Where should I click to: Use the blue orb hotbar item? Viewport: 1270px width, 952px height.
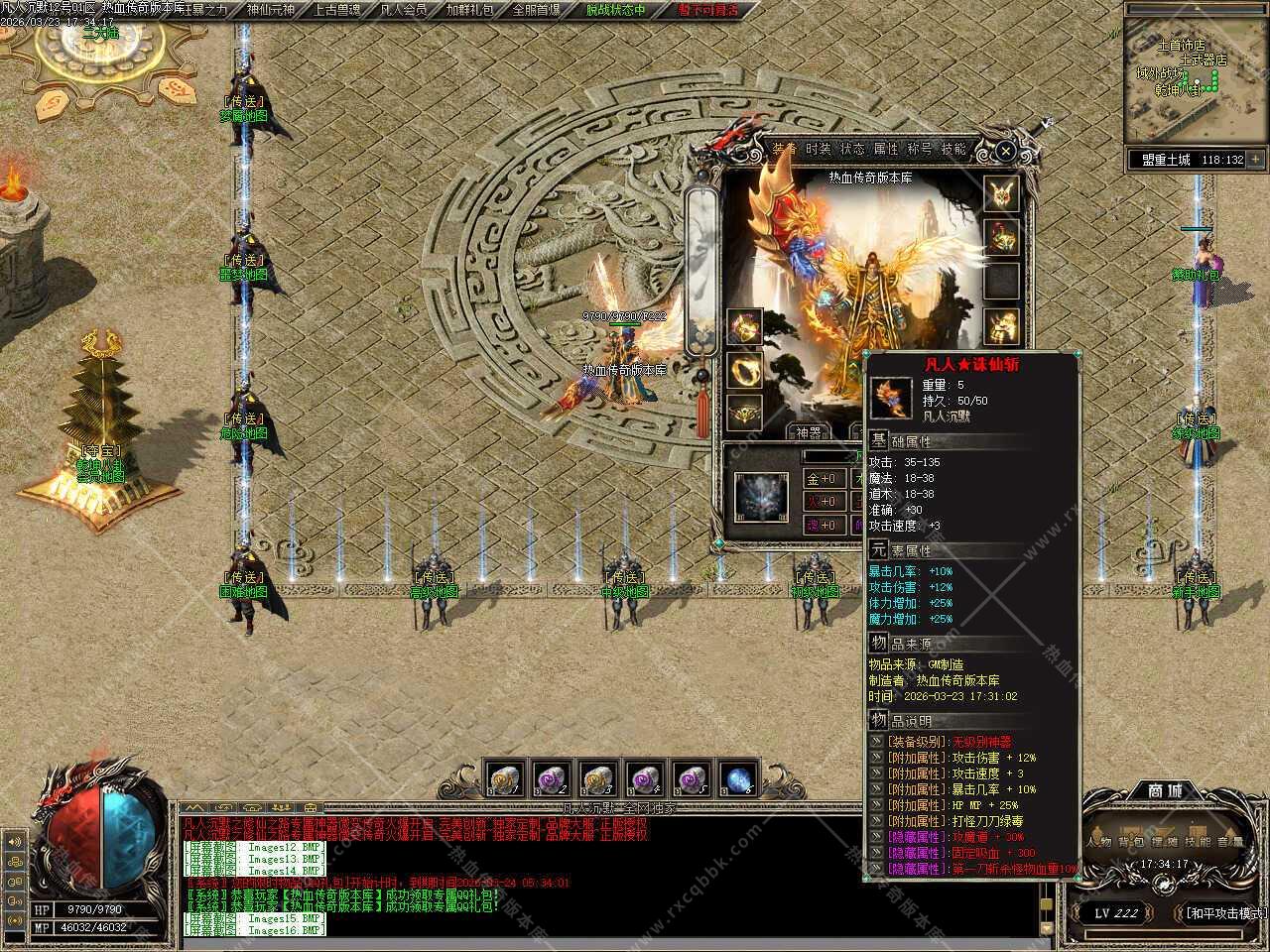[x=737, y=779]
